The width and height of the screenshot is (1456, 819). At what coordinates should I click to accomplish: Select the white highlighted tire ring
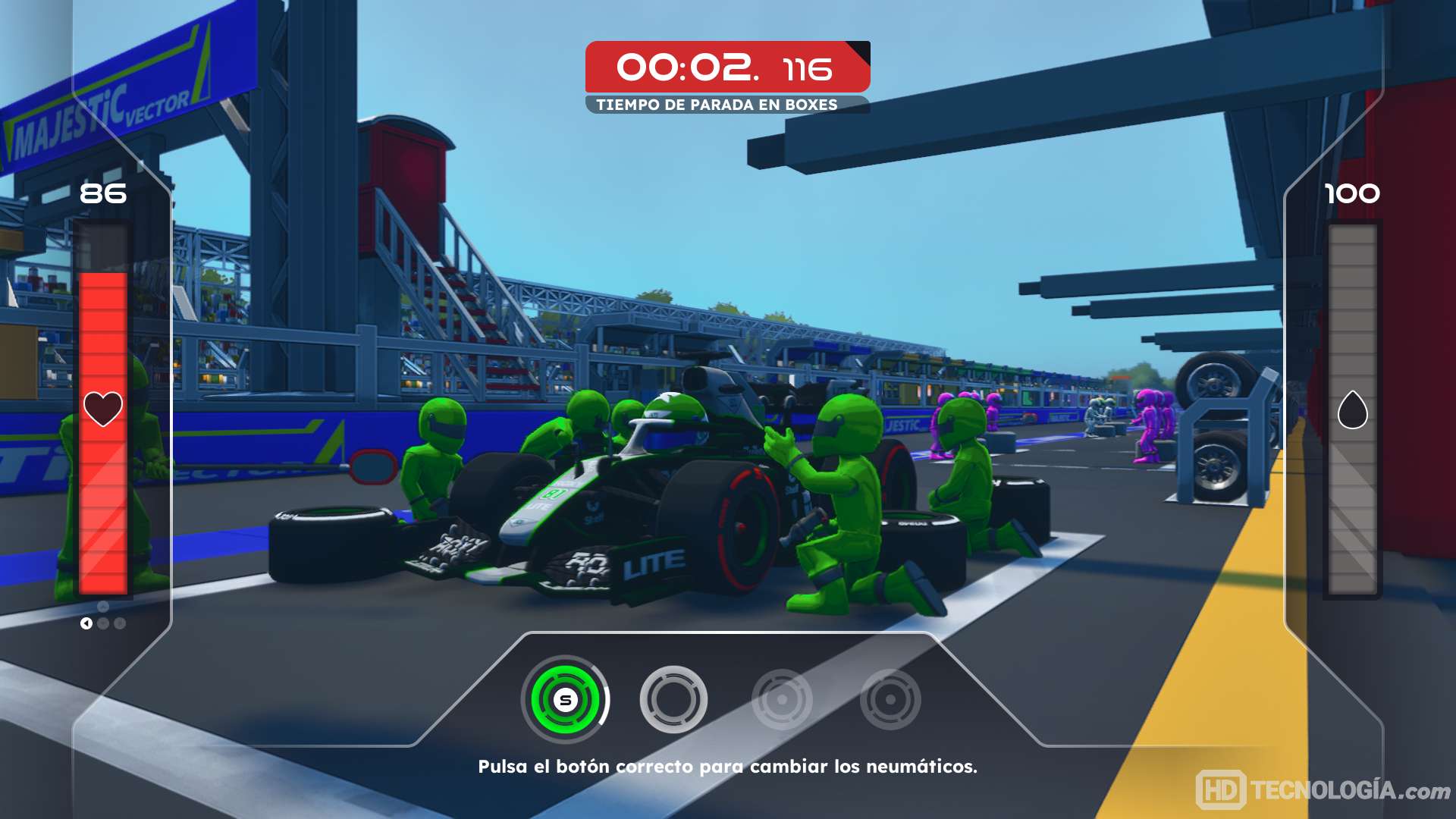tap(673, 699)
